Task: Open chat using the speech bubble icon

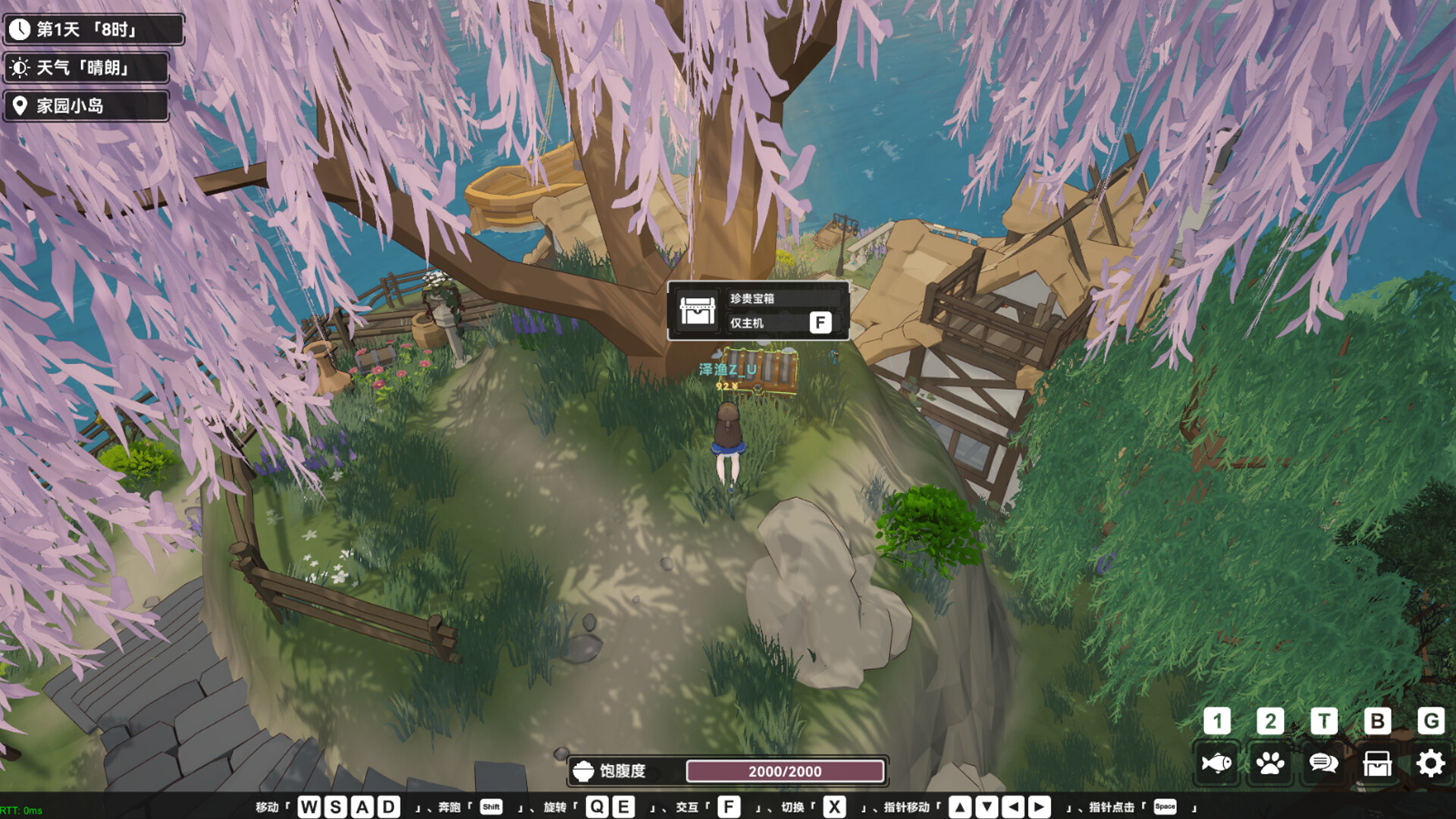Action: (1323, 764)
